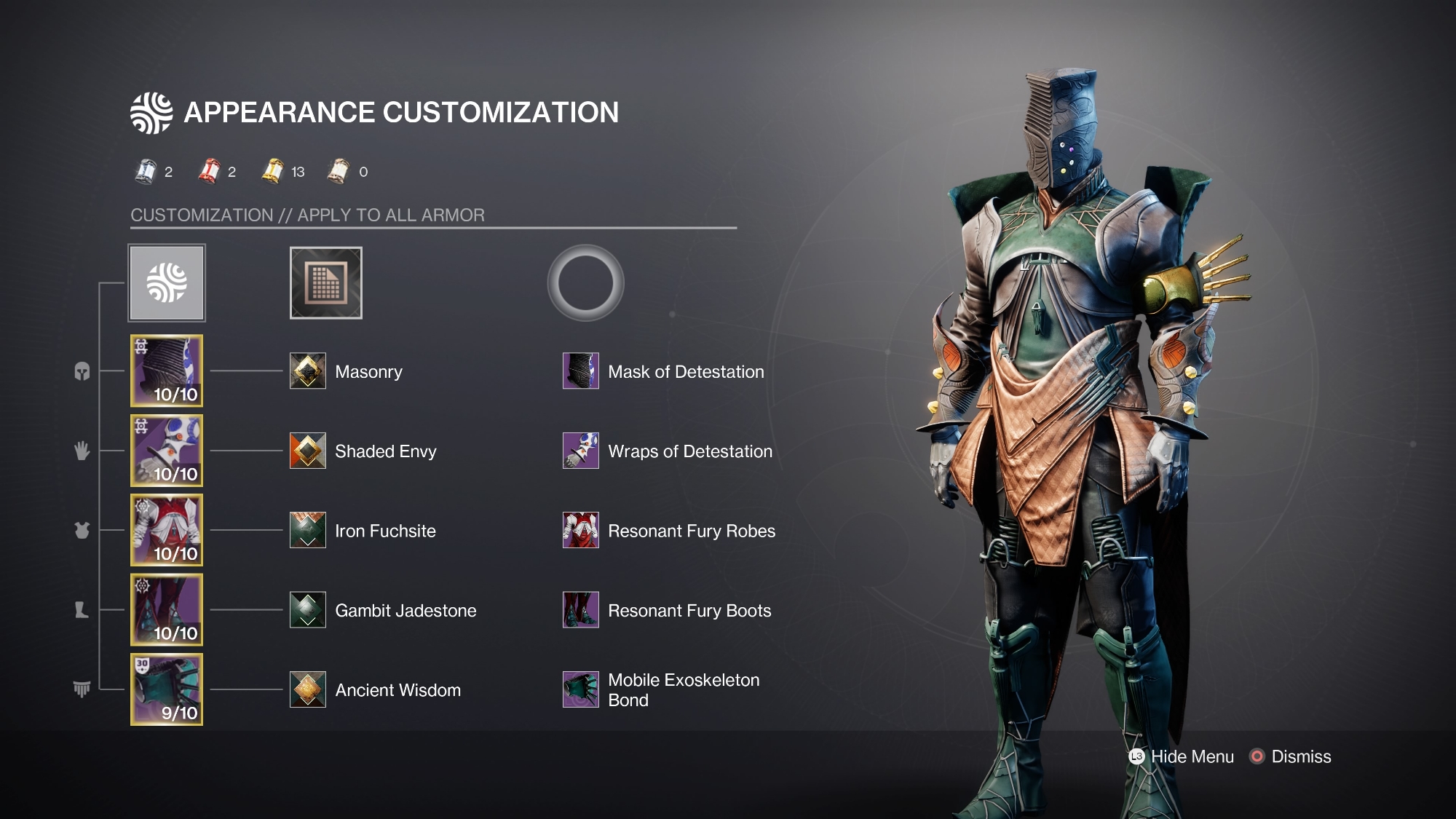Change the Resonant Fury Robes ornament

click(x=581, y=530)
